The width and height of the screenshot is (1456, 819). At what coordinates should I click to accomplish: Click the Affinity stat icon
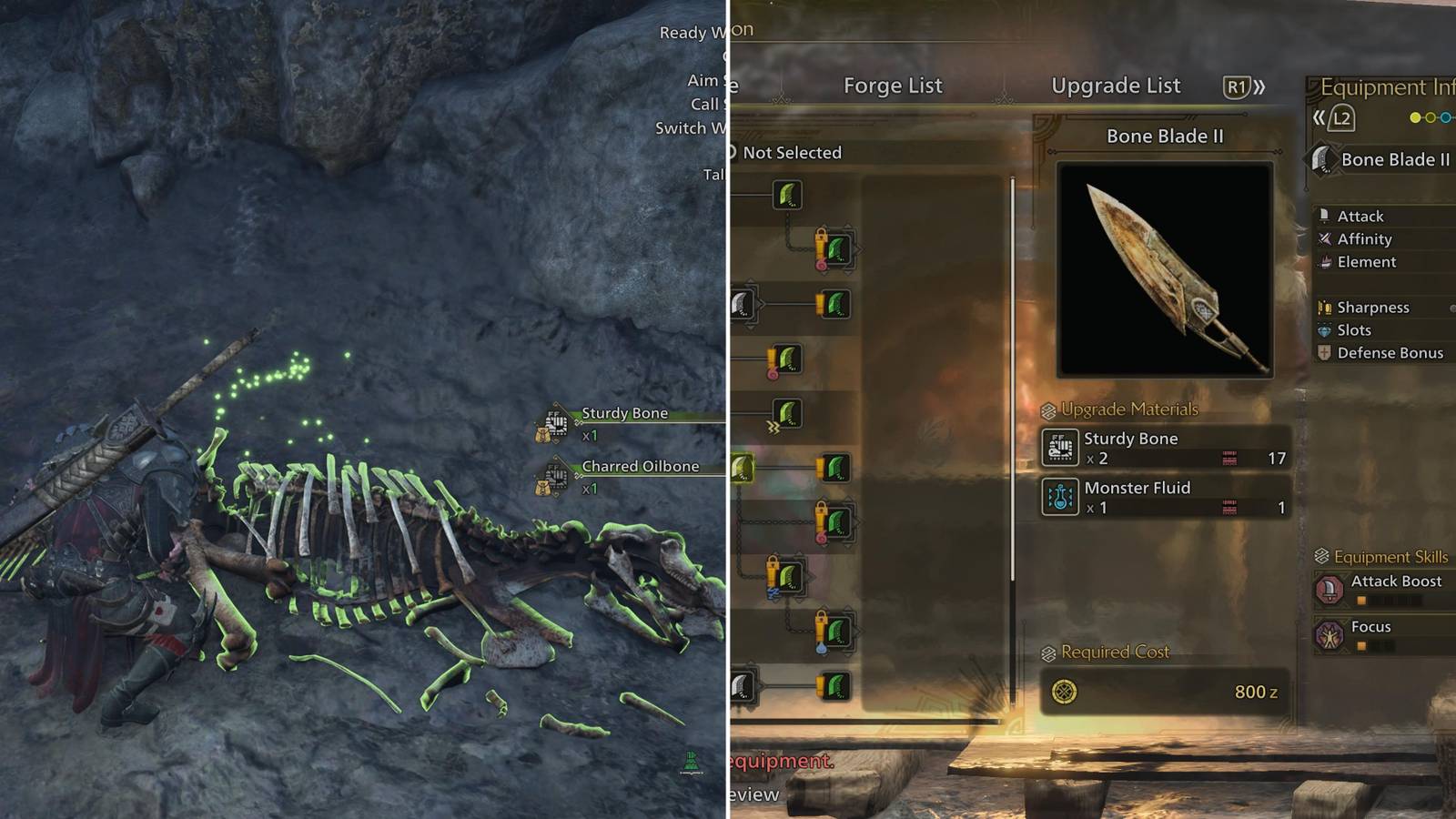(x=1324, y=239)
